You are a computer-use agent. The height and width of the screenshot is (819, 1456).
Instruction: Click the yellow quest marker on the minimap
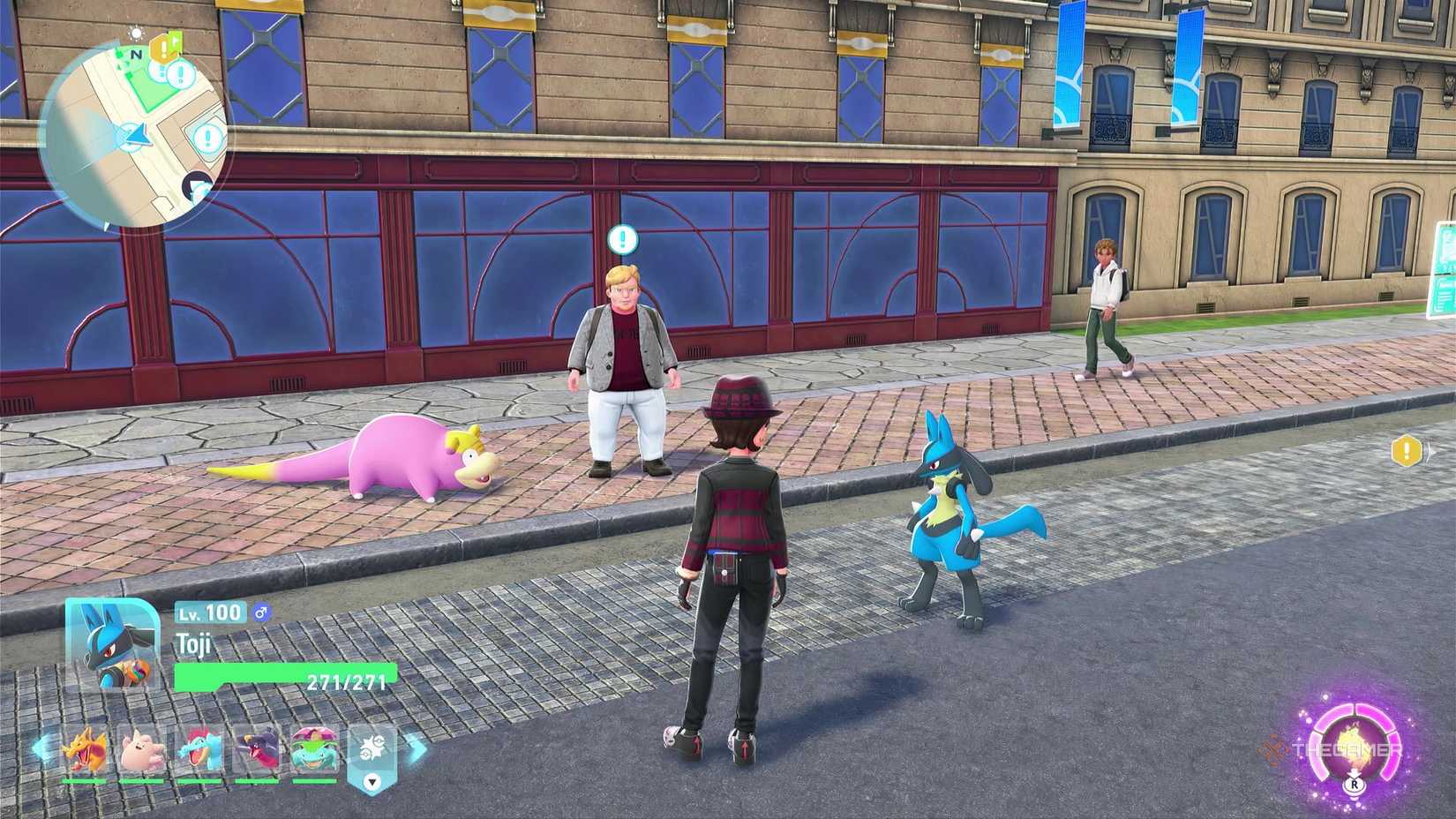(x=163, y=49)
